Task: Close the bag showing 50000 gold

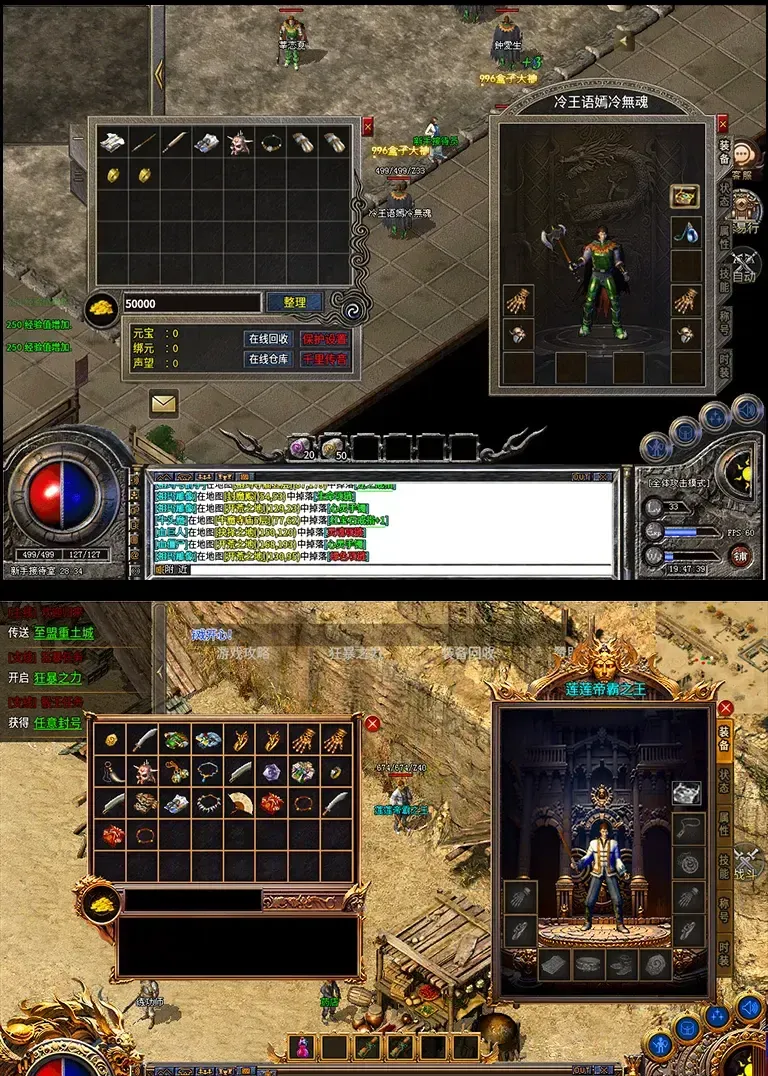Action: pos(367,126)
